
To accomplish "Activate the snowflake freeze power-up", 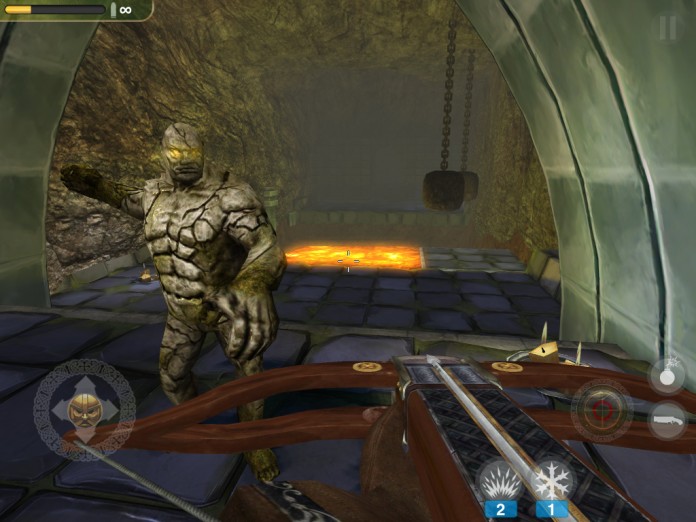I will (551, 481).
